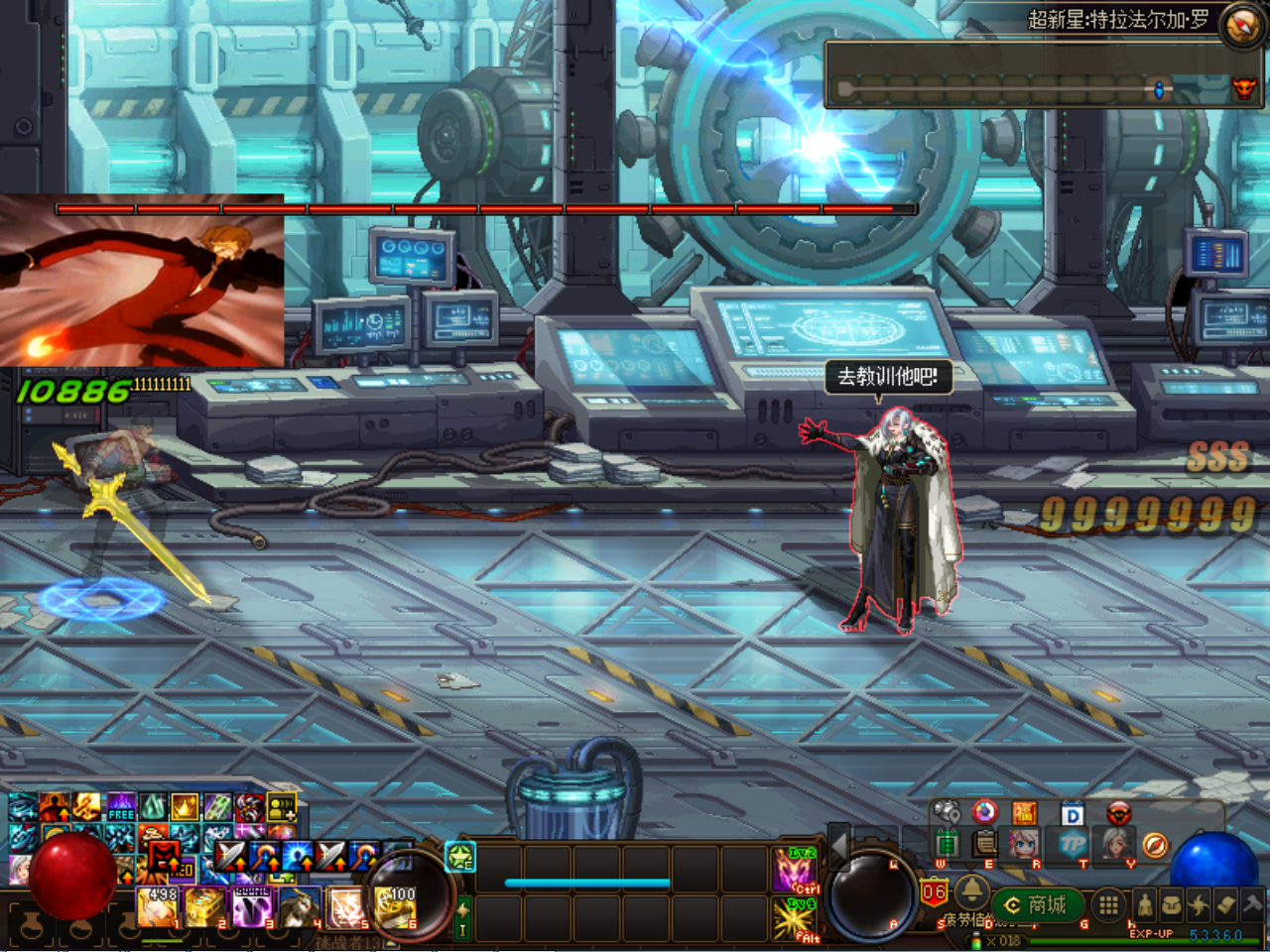Expand the grid menu panel (G)
This screenshot has width=1270, height=952.
(1109, 902)
